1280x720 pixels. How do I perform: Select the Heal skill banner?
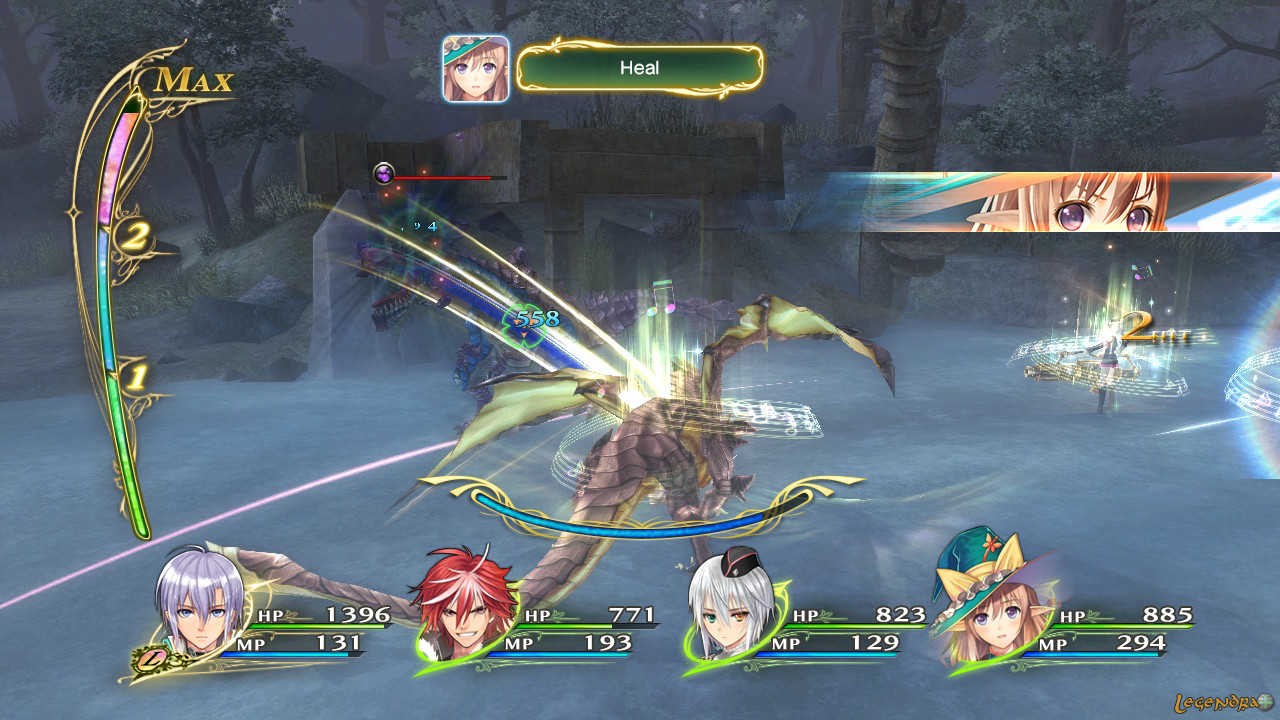tap(640, 68)
